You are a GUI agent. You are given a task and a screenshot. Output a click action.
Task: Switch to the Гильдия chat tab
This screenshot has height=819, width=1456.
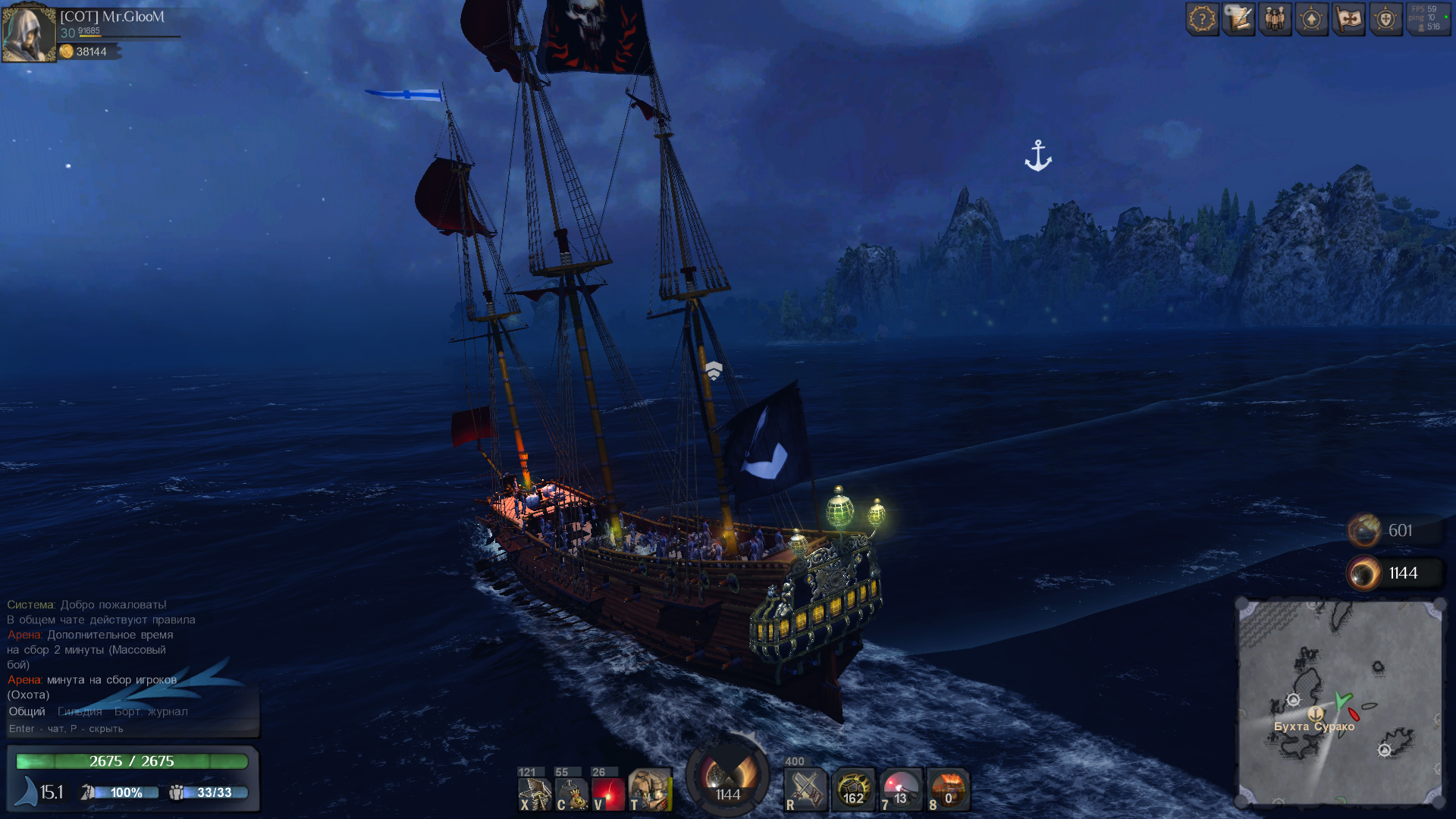[80, 711]
